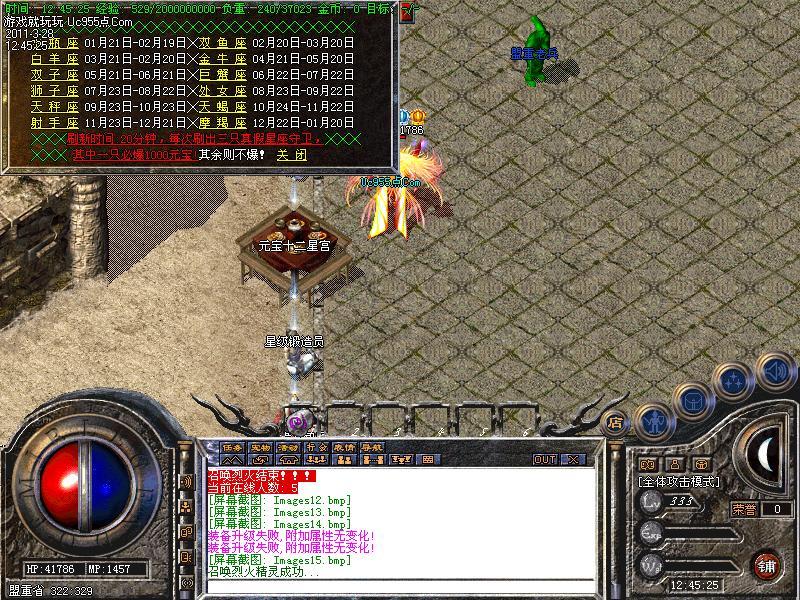800x600 pixels.
Task: Toggle the sound speaker button
Action: pyautogui.click(x=774, y=372)
